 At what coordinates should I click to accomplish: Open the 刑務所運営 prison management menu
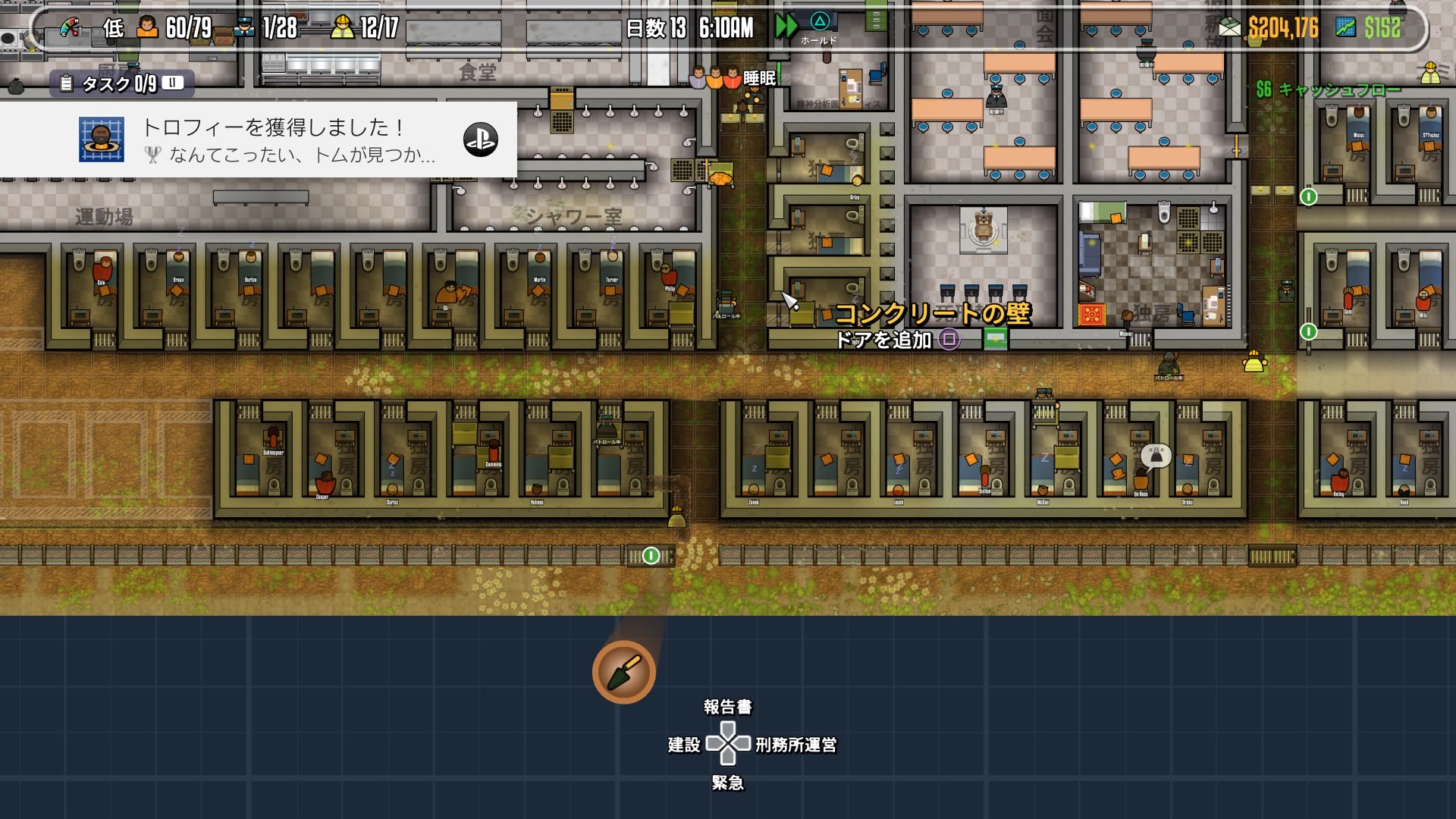pyautogui.click(x=794, y=746)
